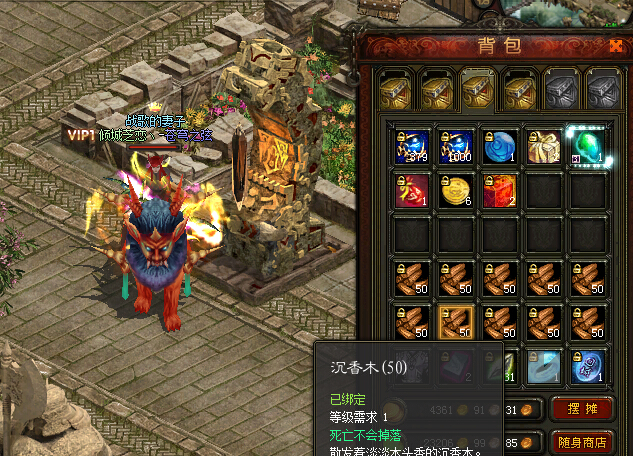Click the ice-blue ring item slot
633x456 pixels.
(x=543, y=366)
